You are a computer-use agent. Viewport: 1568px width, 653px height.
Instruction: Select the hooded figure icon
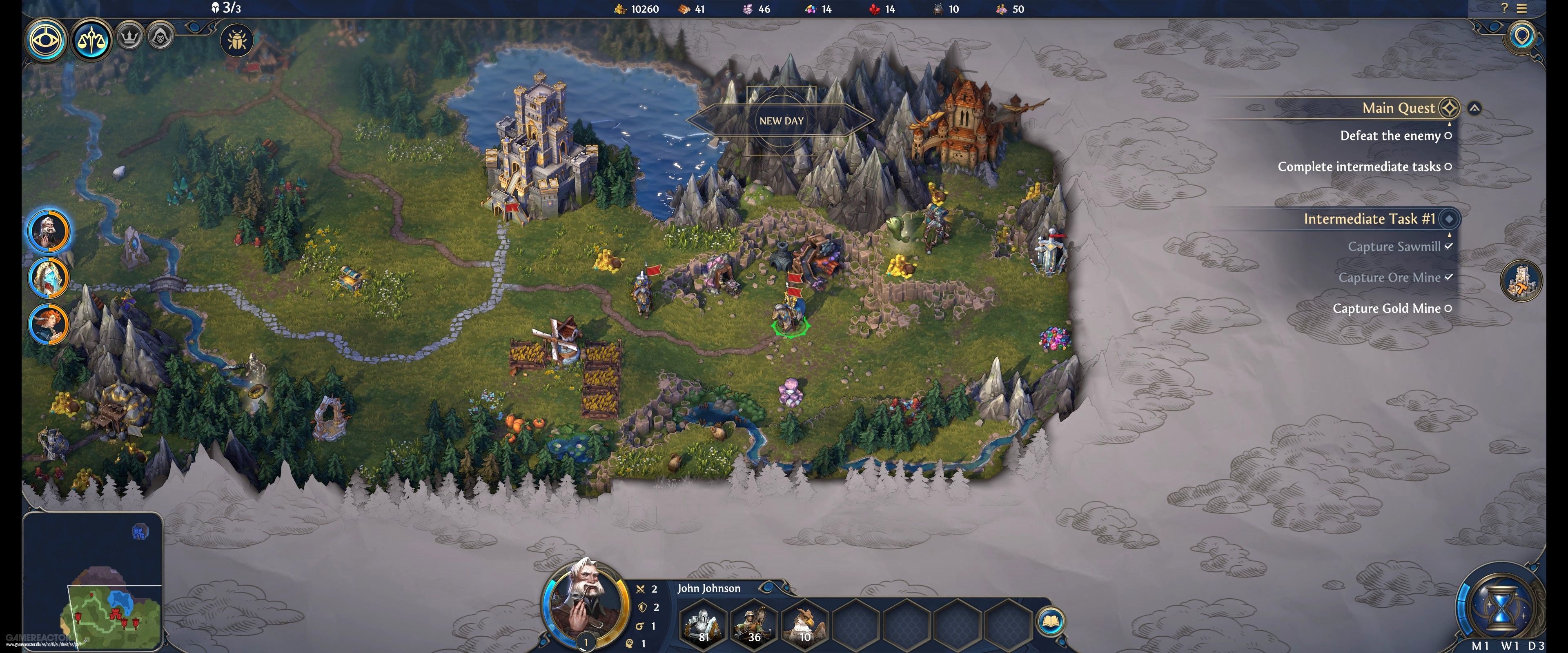point(160,37)
